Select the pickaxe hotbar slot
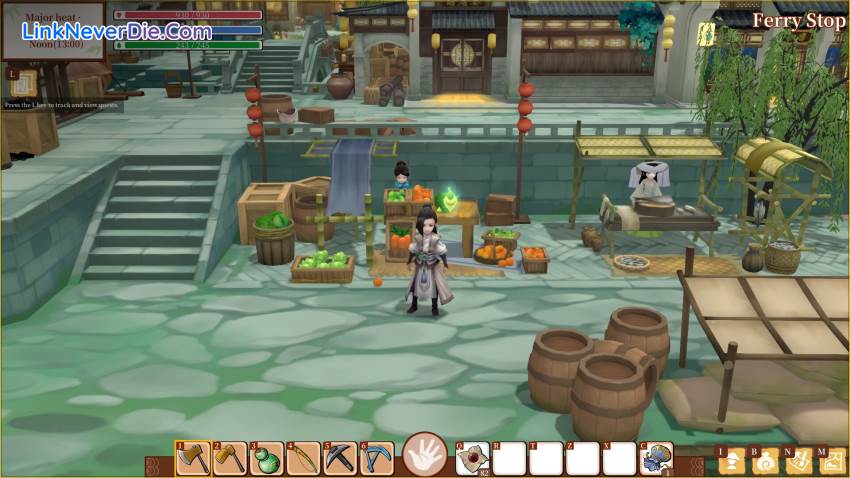Viewport: 850px width, 478px height. pyautogui.click(x=341, y=459)
